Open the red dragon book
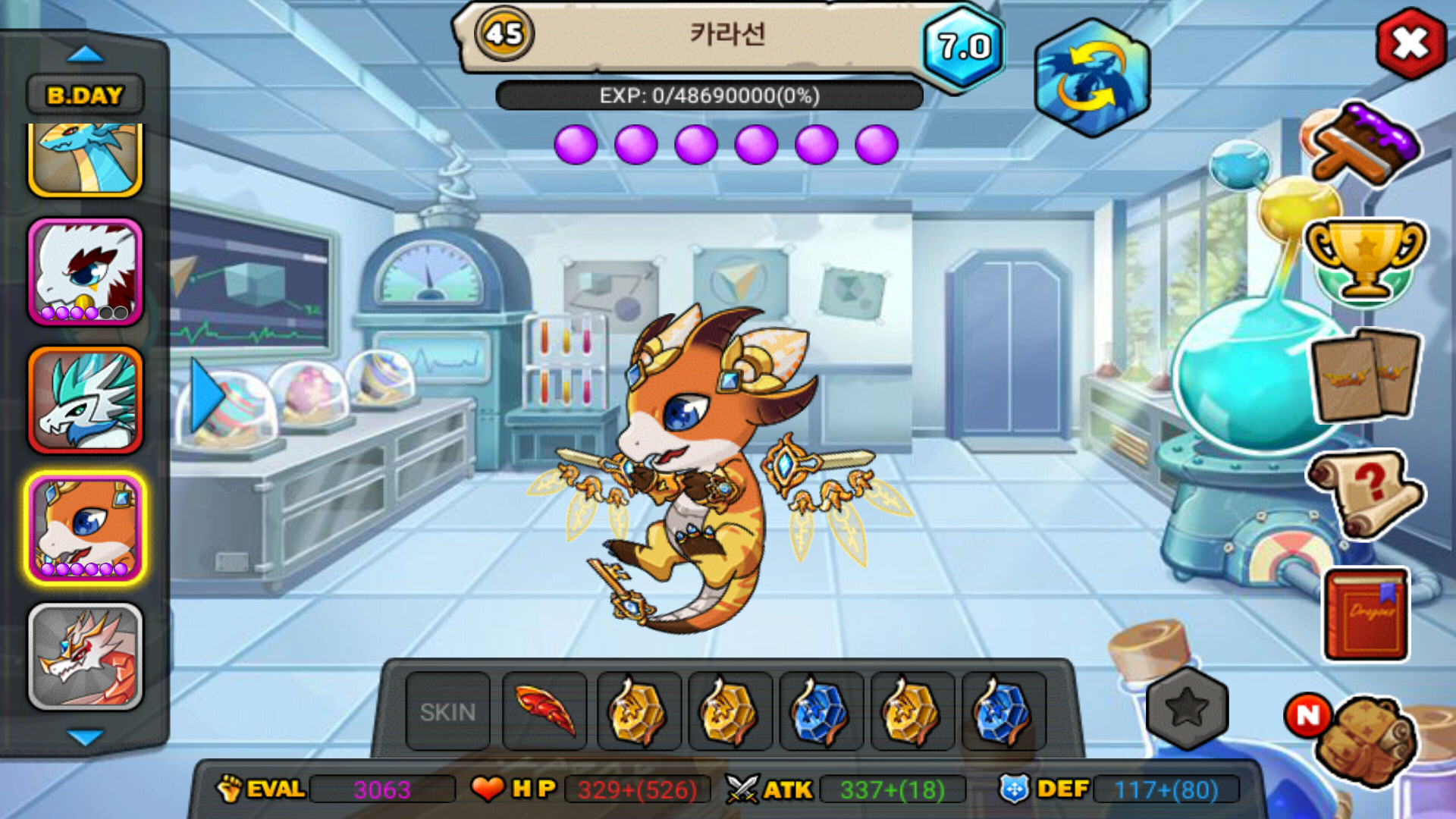The image size is (1456, 819). (1367, 616)
